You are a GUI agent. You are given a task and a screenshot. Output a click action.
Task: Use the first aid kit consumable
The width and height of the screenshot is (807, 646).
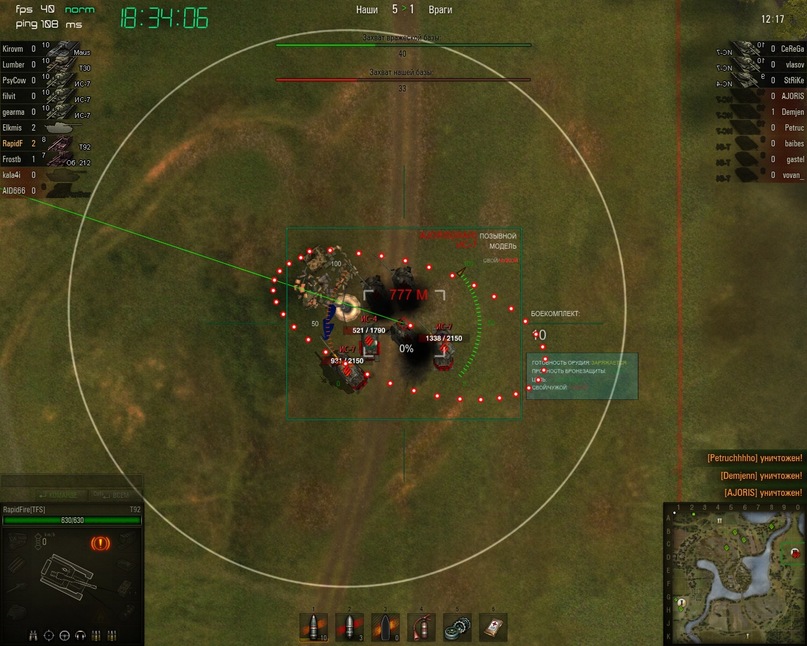pyautogui.click(x=493, y=627)
